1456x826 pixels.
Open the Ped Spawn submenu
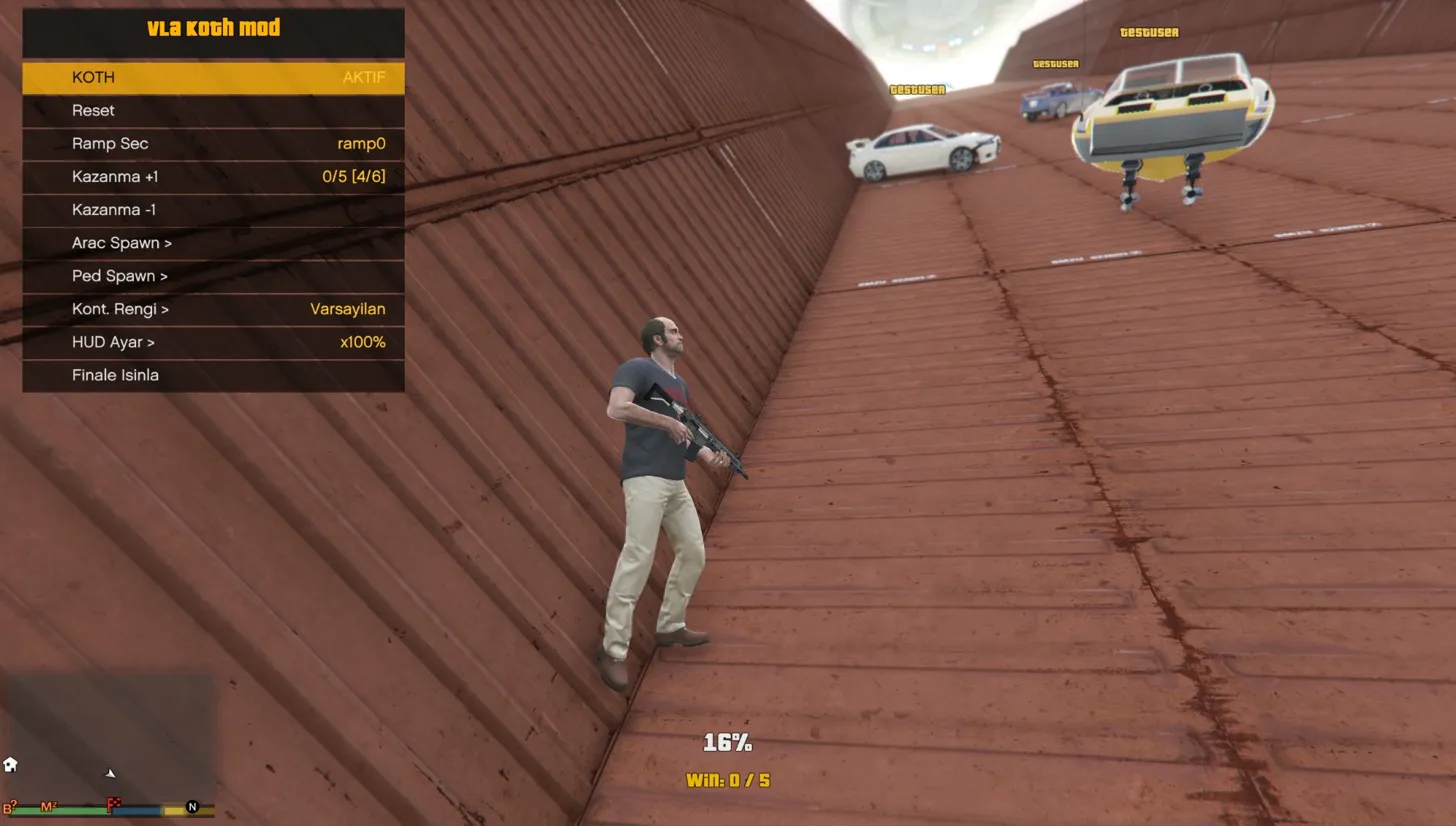(x=212, y=275)
